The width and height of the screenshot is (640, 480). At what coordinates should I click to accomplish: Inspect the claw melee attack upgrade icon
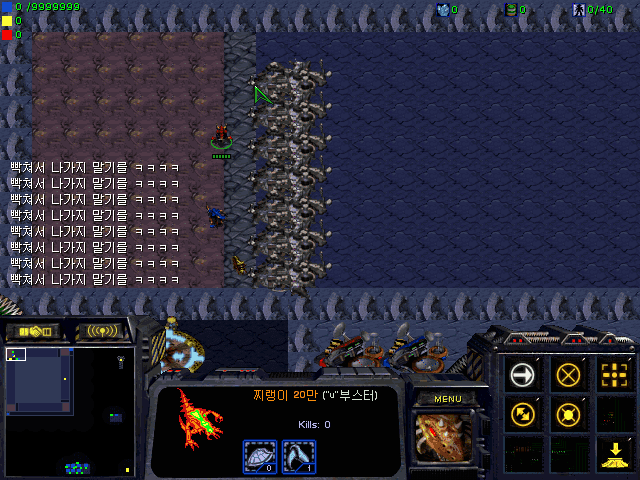click(299, 457)
